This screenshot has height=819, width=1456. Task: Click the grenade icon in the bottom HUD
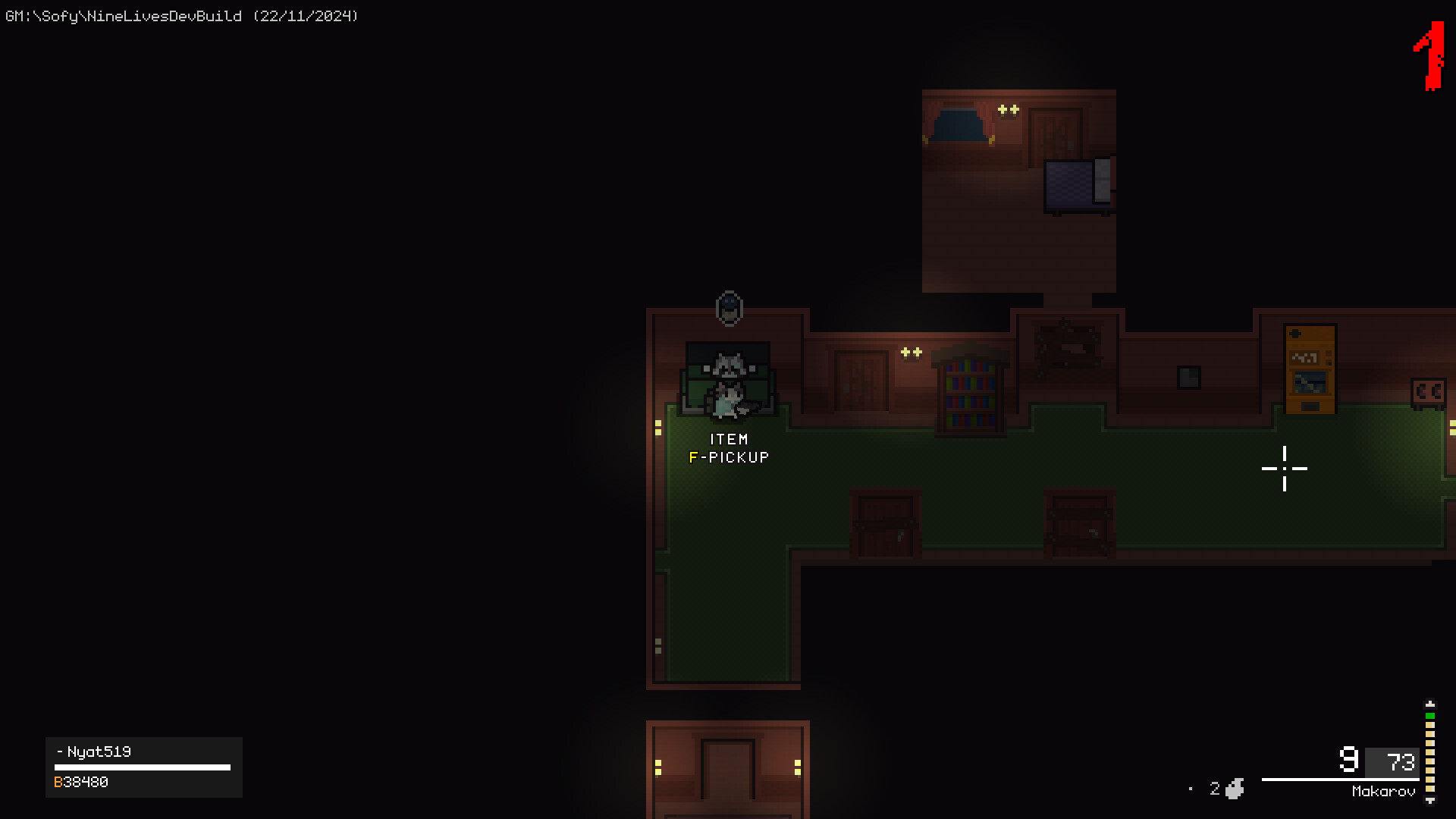pyautogui.click(x=1233, y=789)
